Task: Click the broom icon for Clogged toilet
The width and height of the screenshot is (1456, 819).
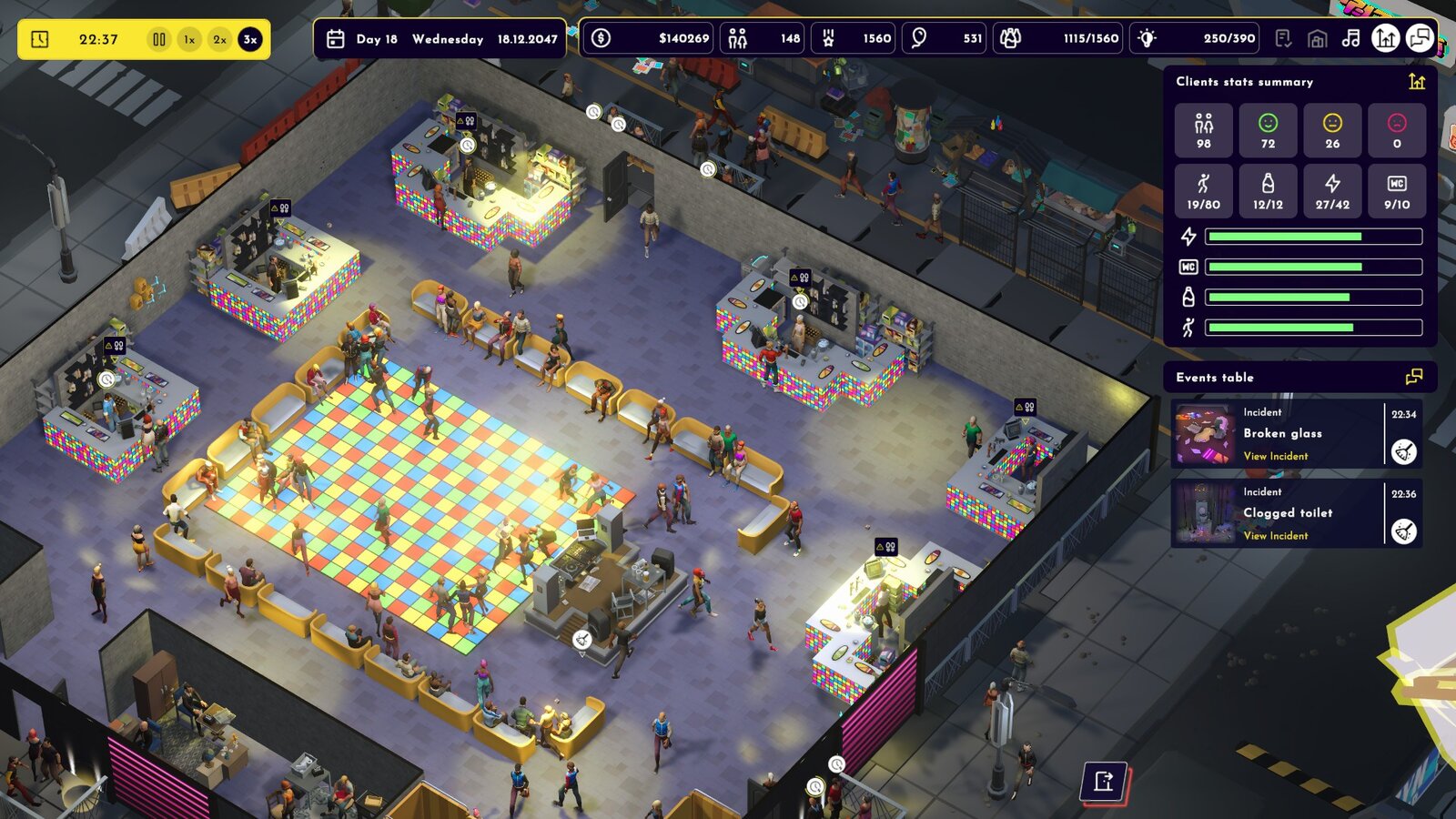Action: click(x=1404, y=531)
